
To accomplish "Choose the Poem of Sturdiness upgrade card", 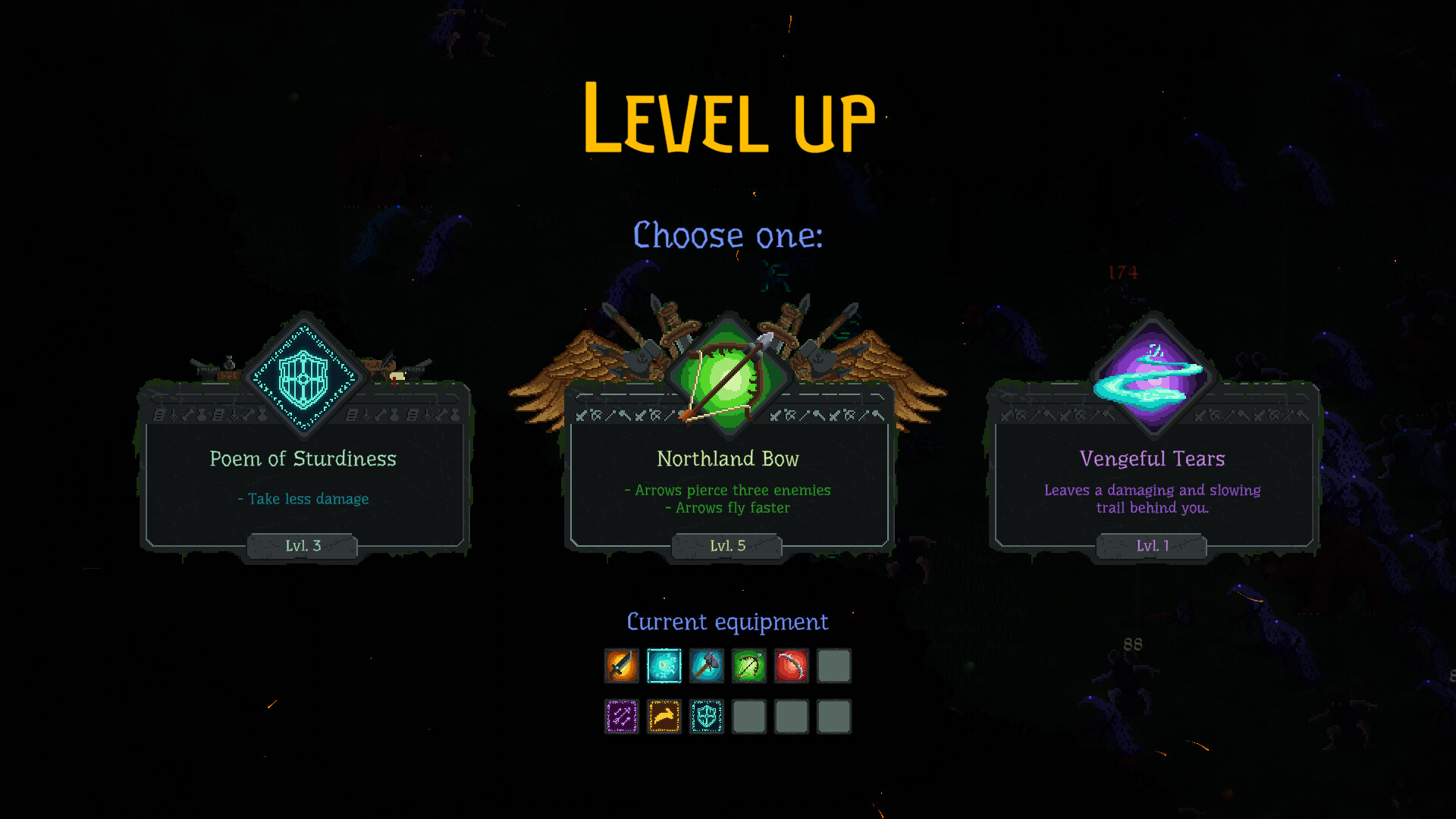I will click(303, 478).
